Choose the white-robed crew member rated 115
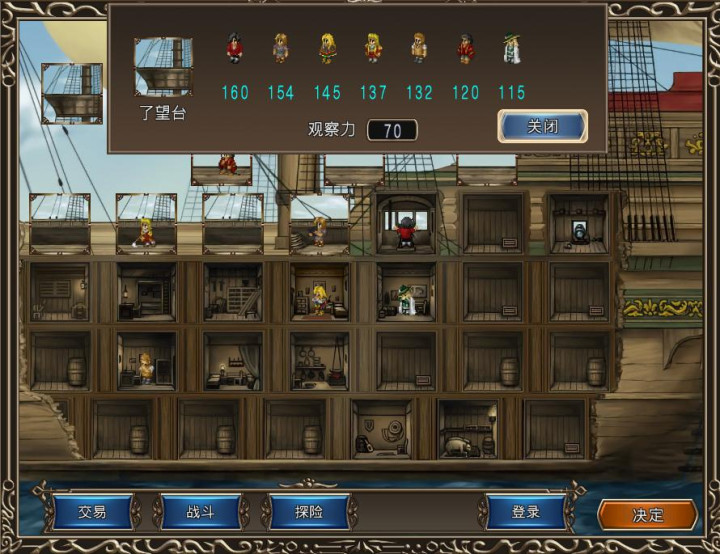 point(511,49)
